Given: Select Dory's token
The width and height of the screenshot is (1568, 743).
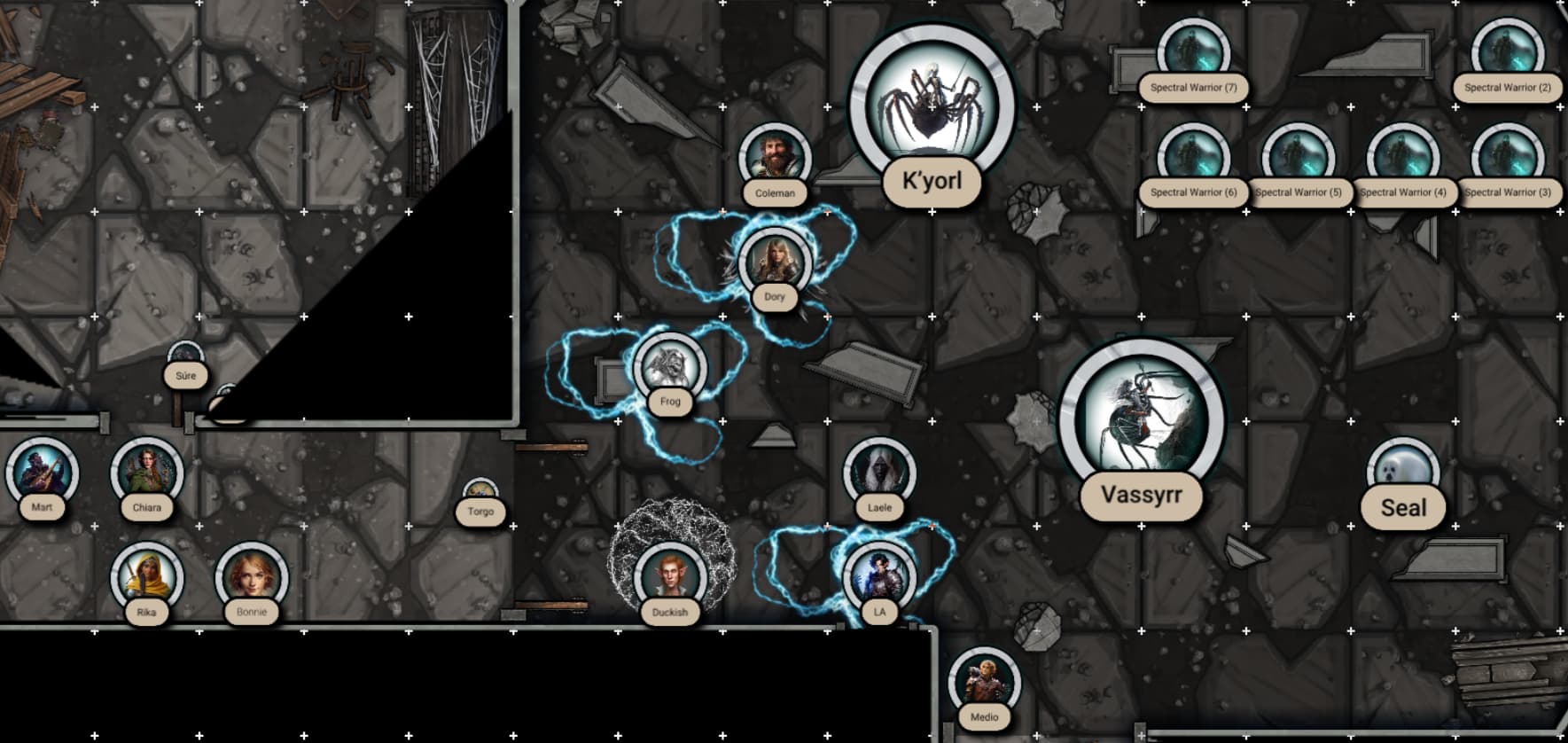Looking at the screenshot, I should 775,263.
